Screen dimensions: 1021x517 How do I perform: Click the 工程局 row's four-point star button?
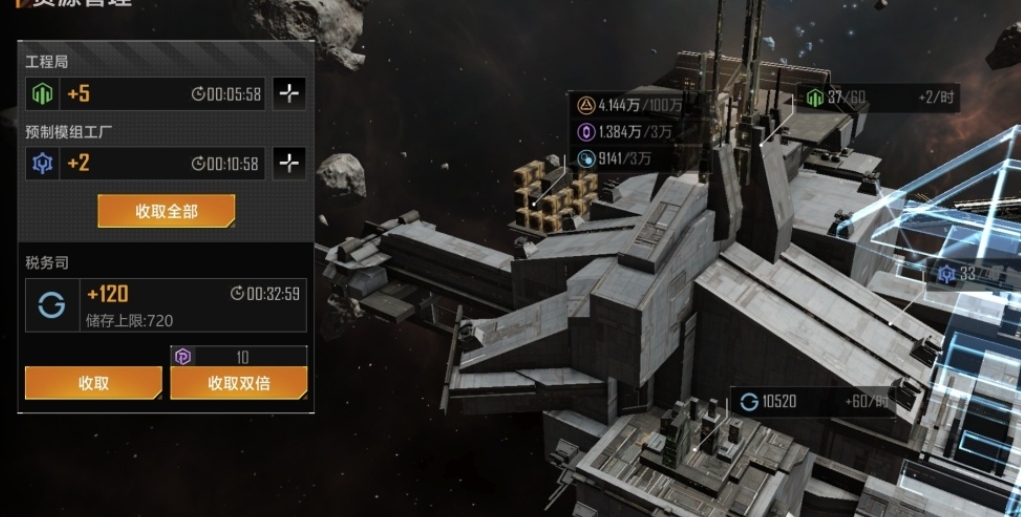tap(289, 94)
